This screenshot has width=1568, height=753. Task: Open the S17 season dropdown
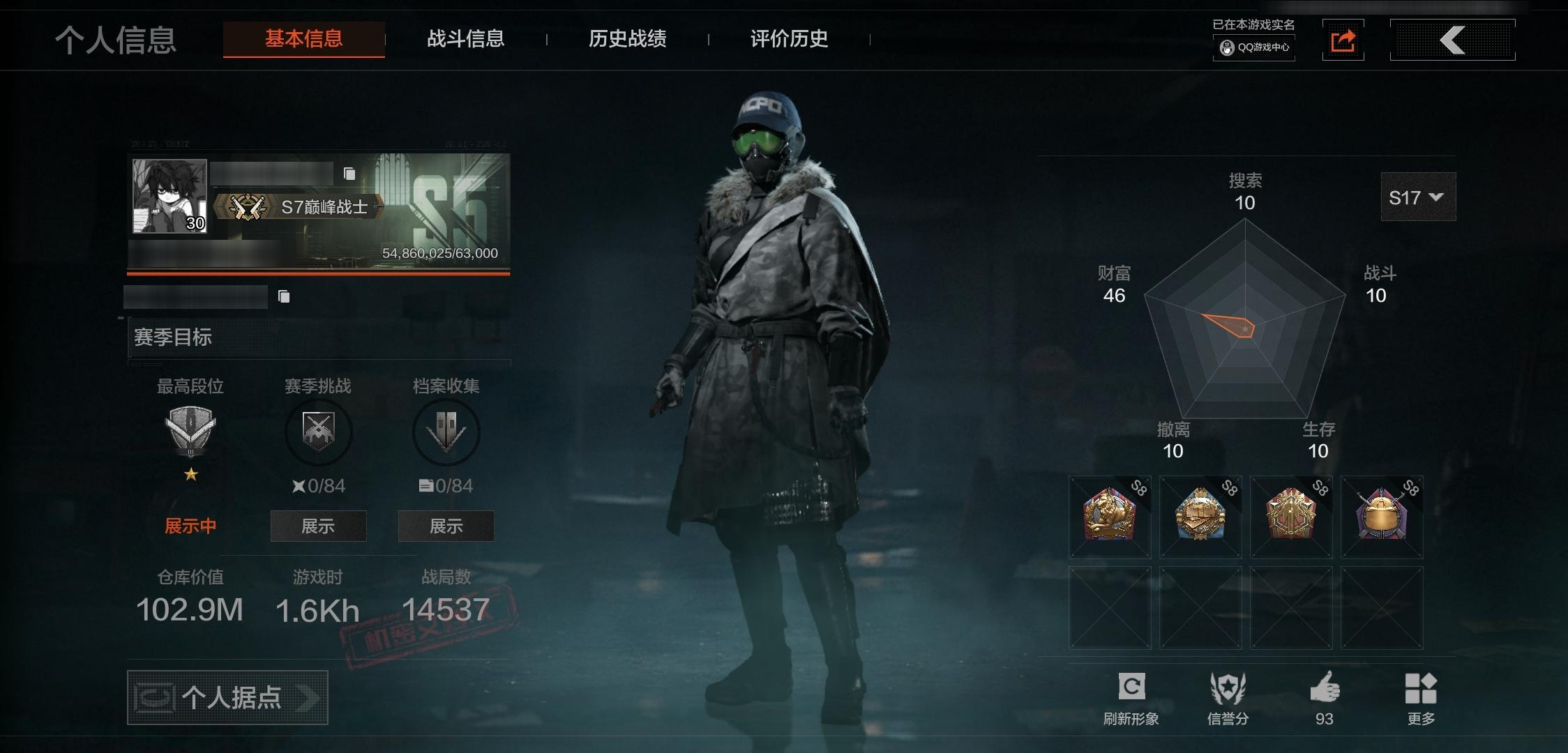pyautogui.click(x=1417, y=197)
